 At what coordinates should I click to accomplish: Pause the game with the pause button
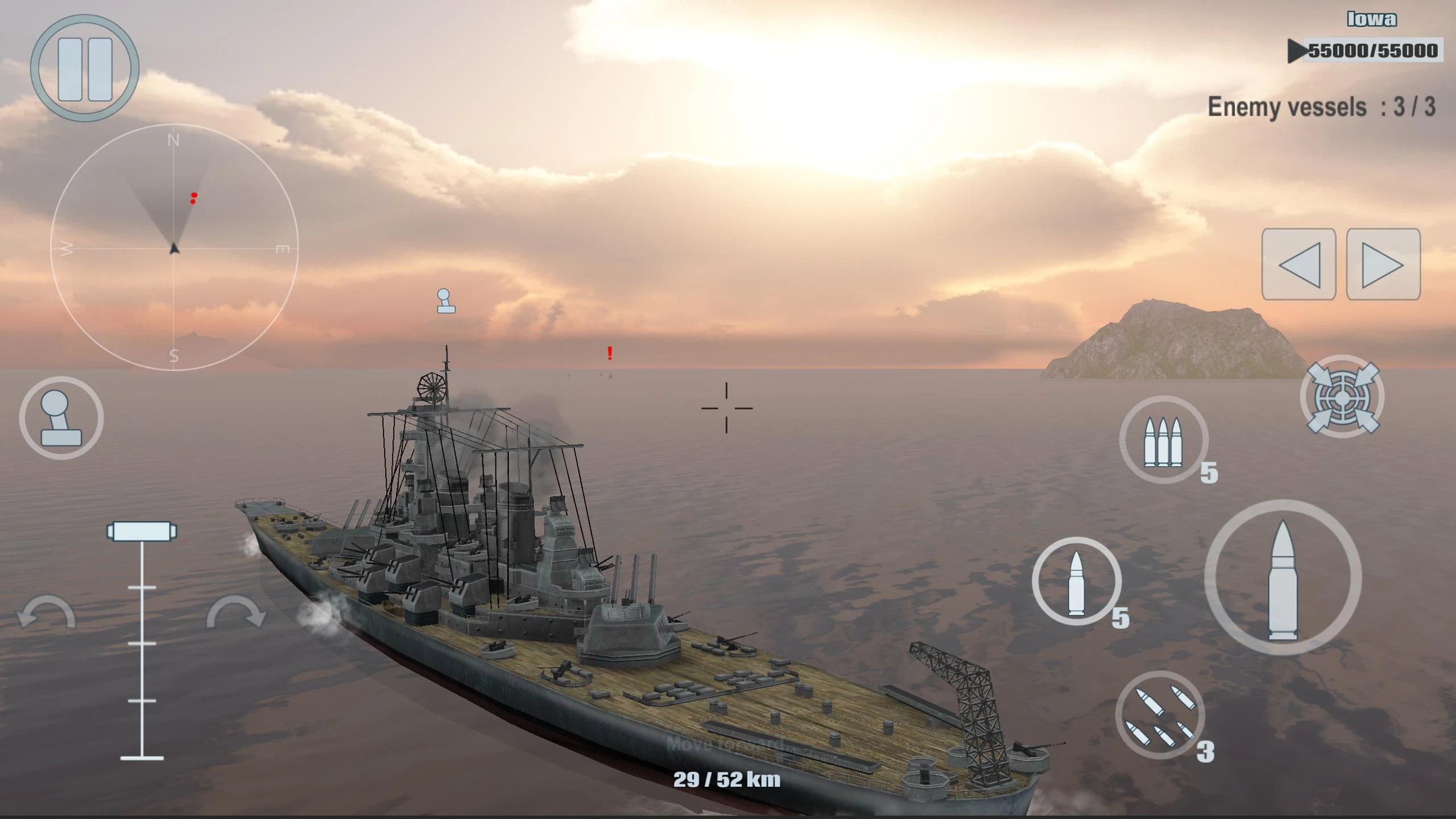click(x=85, y=69)
